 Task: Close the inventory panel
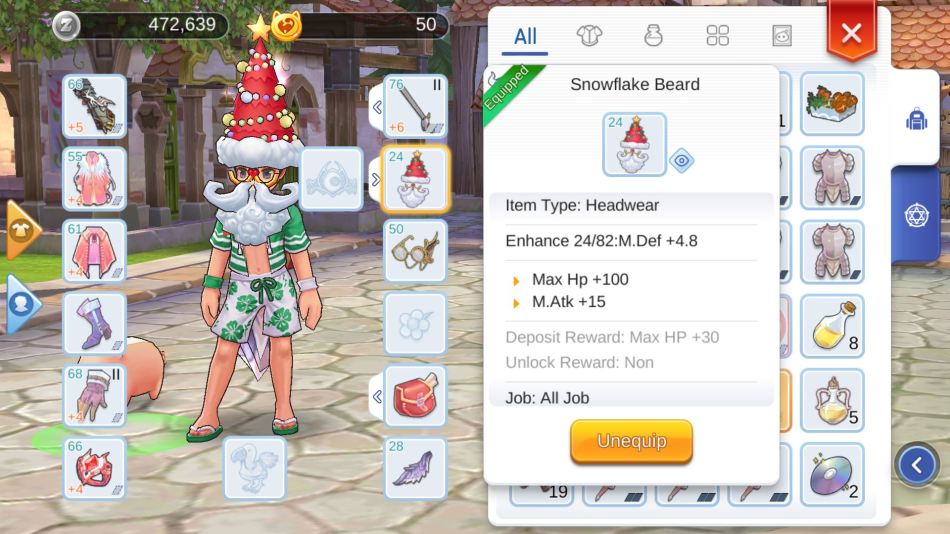[x=851, y=34]
